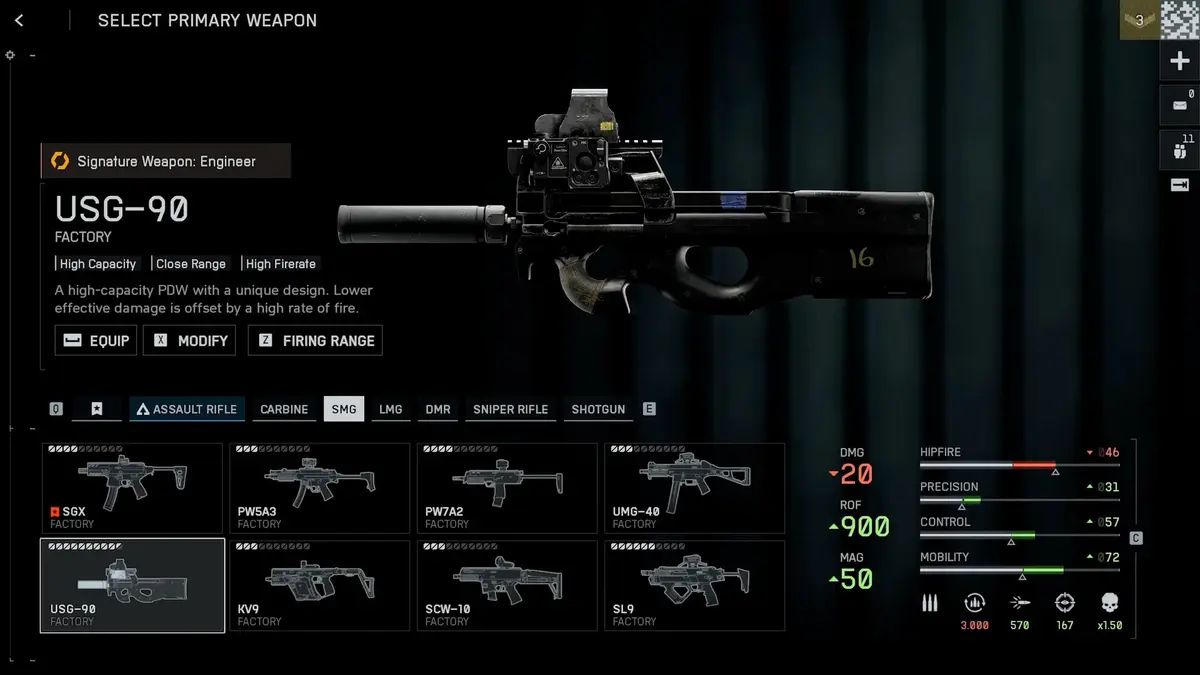Open the DMR weapon category
The image size is (1200, 675).
(438, 409)
